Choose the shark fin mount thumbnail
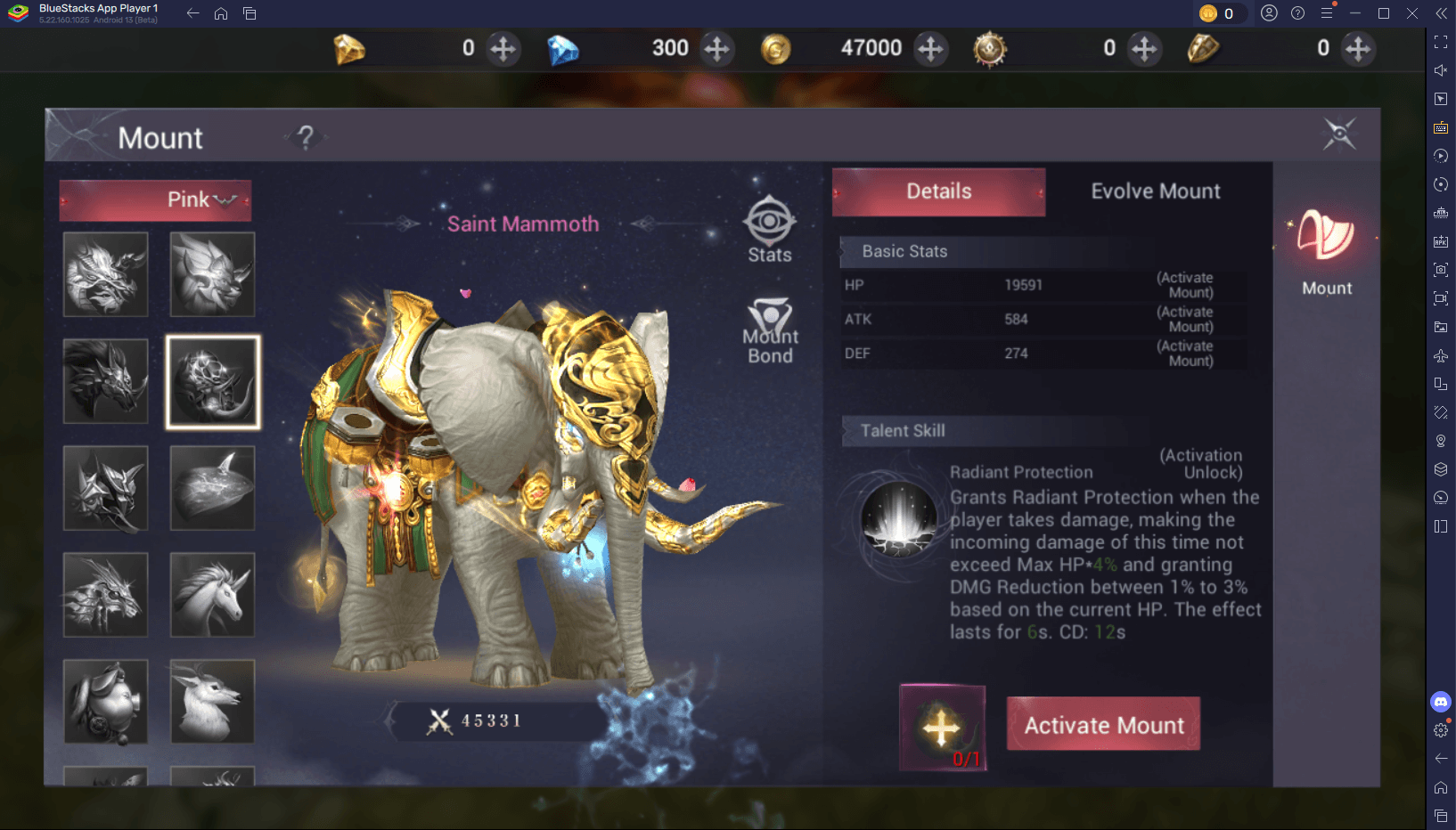 212,488
